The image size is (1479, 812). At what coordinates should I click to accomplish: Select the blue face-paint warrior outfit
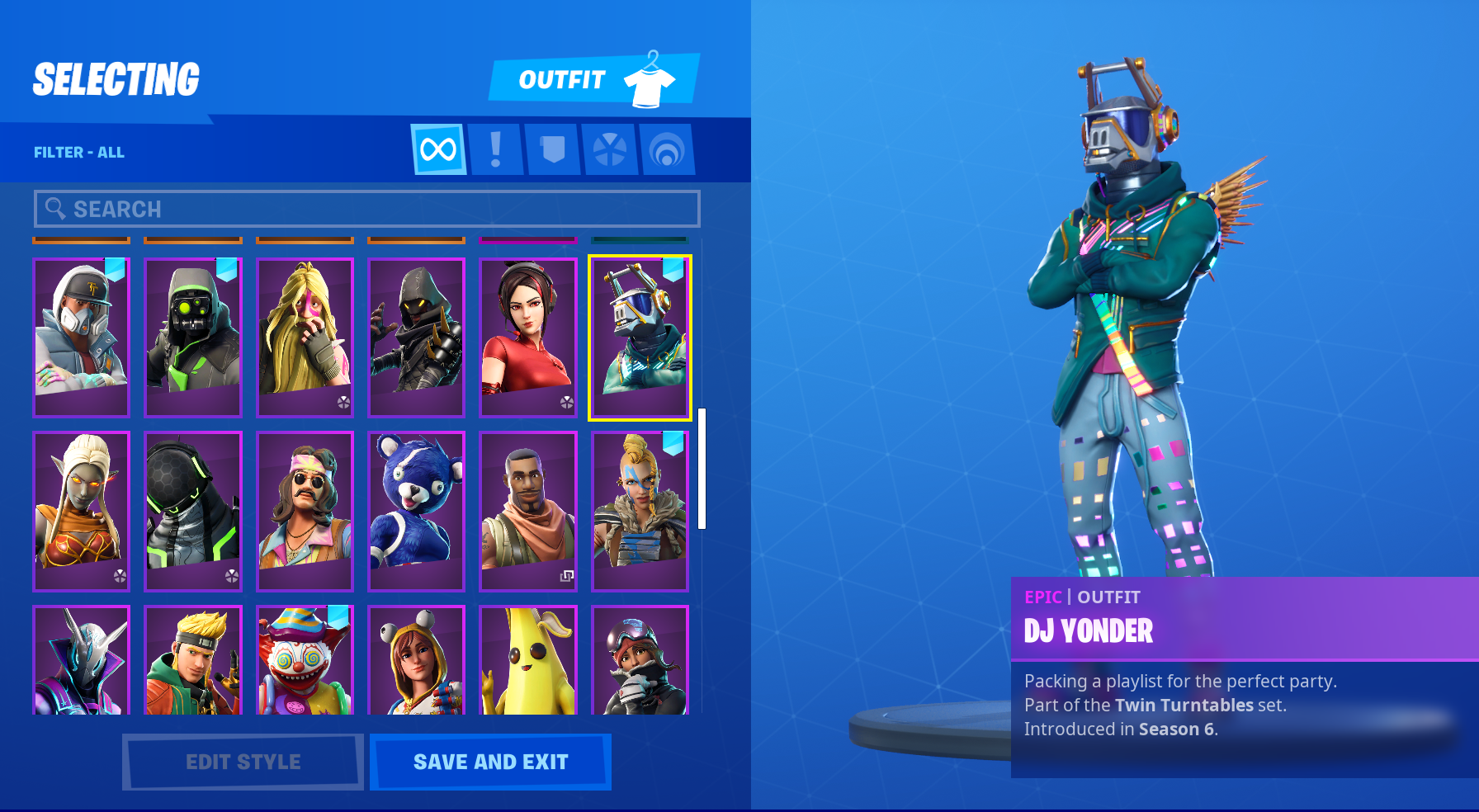click(640, 511)
